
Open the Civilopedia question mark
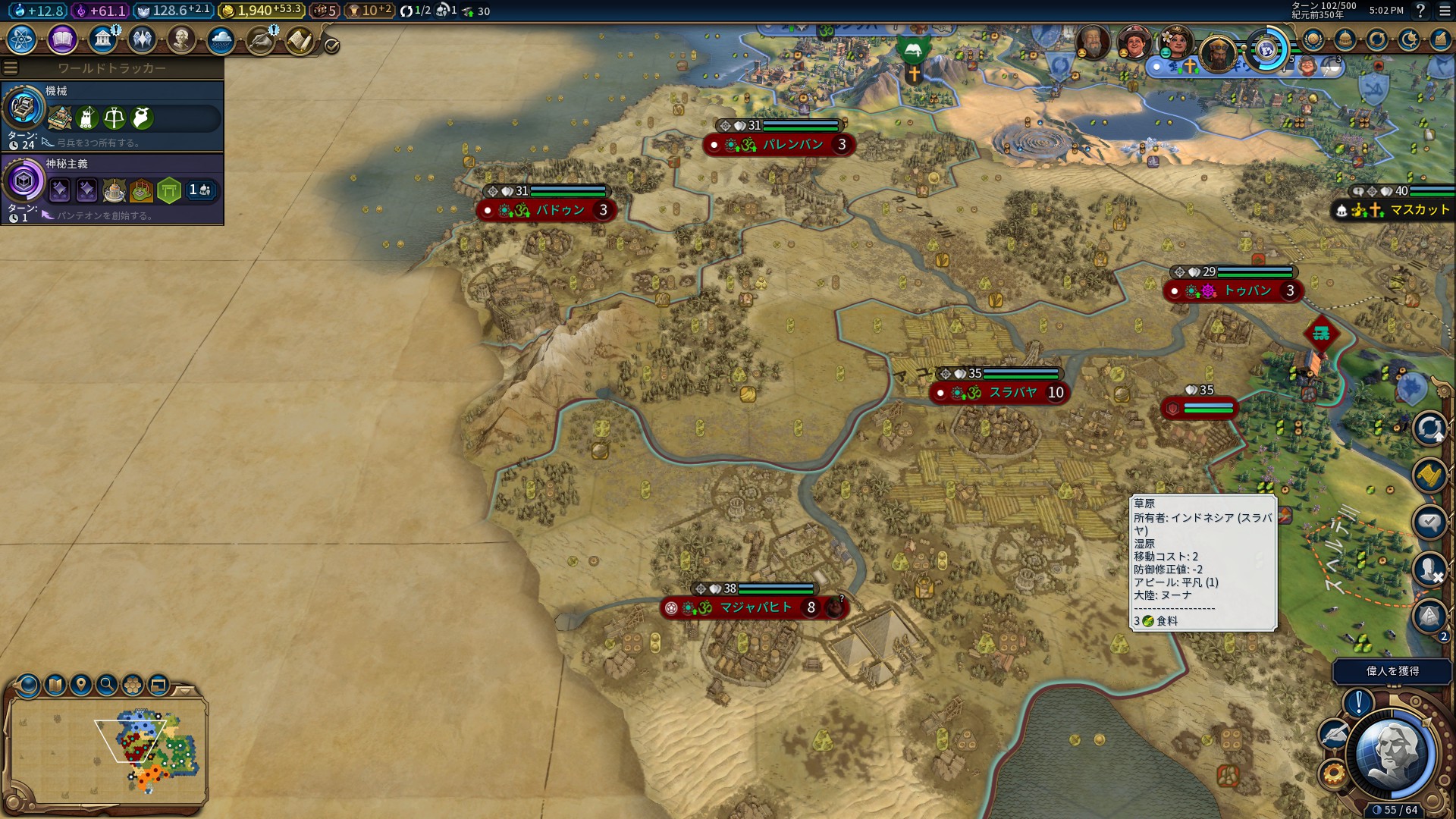(1420, 11)
